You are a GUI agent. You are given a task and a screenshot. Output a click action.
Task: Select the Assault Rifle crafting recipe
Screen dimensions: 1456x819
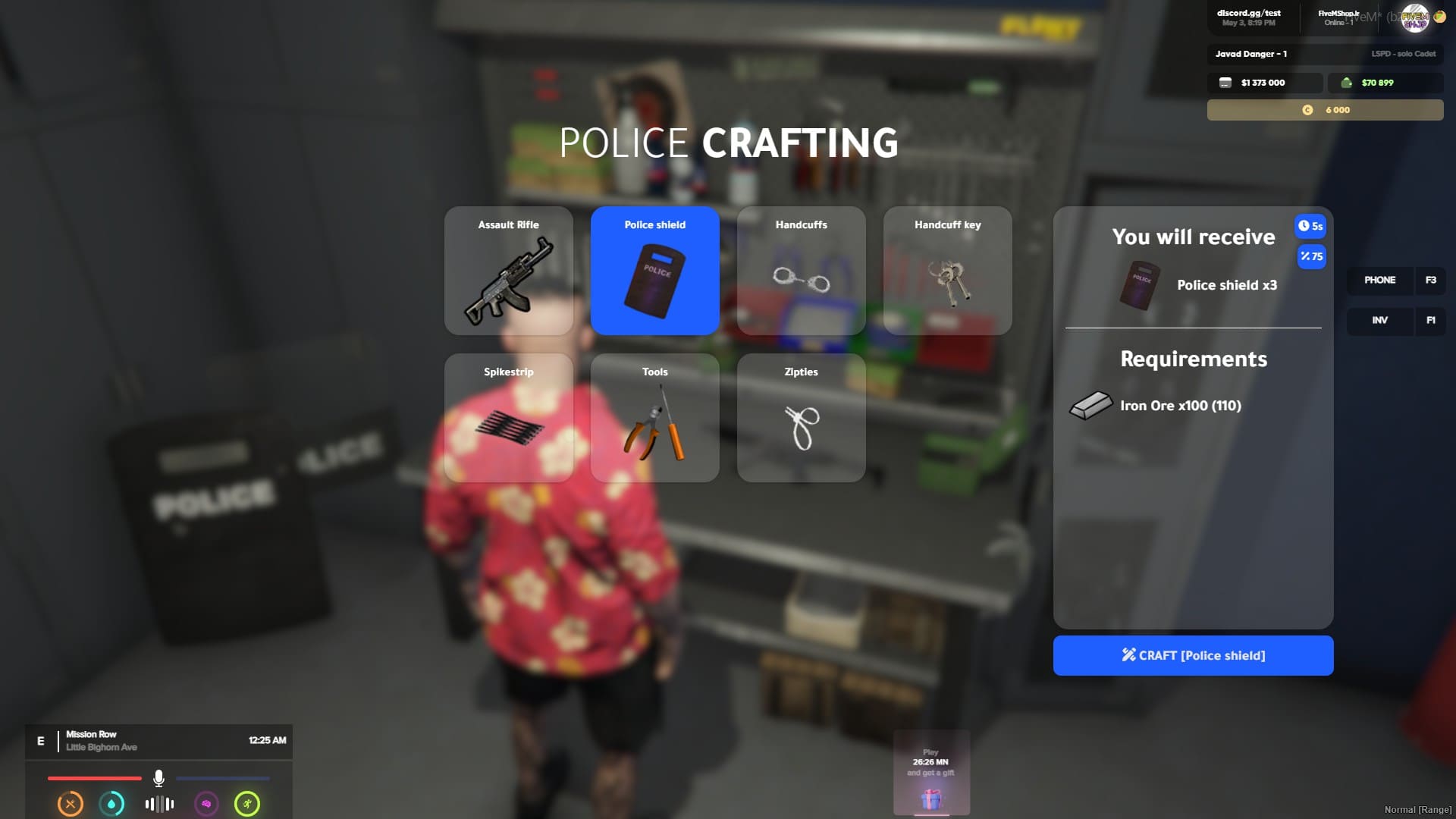coord(509,271)
